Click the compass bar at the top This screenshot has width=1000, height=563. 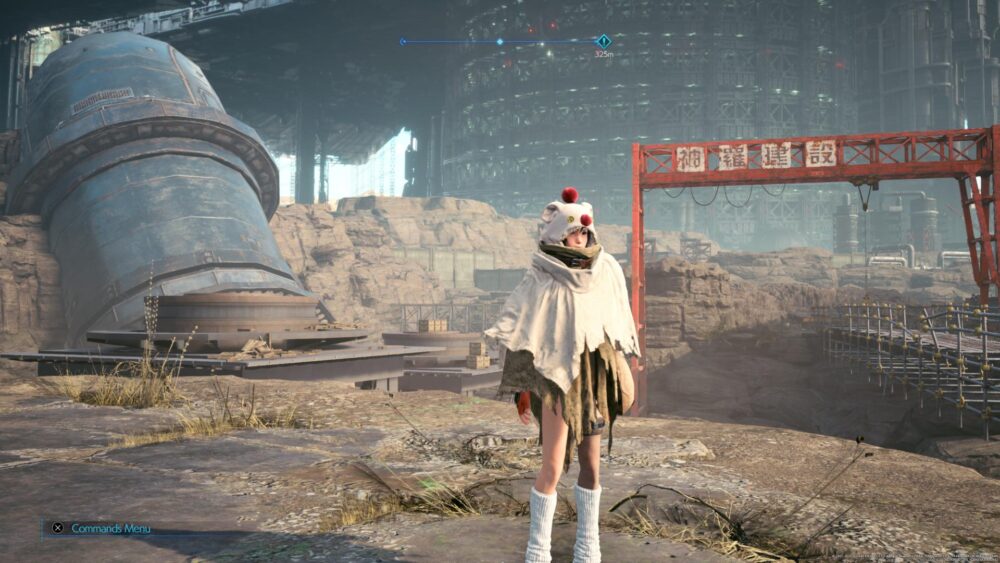pos(500,42)
